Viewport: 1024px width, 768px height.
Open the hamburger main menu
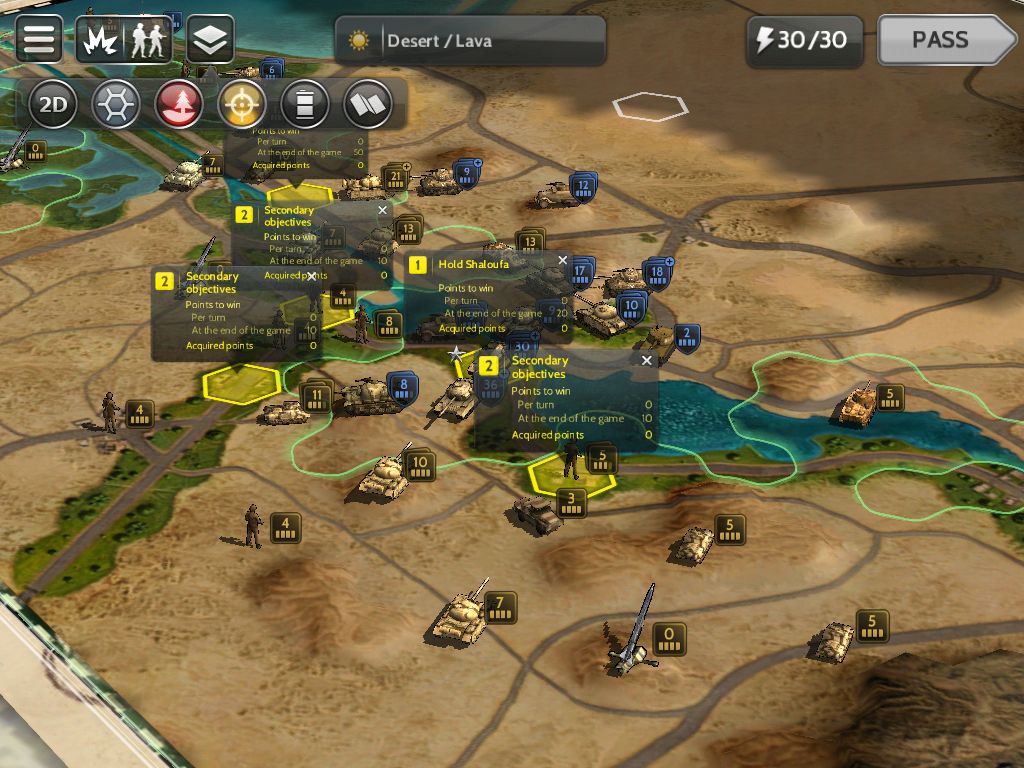[x=39, y=39]
